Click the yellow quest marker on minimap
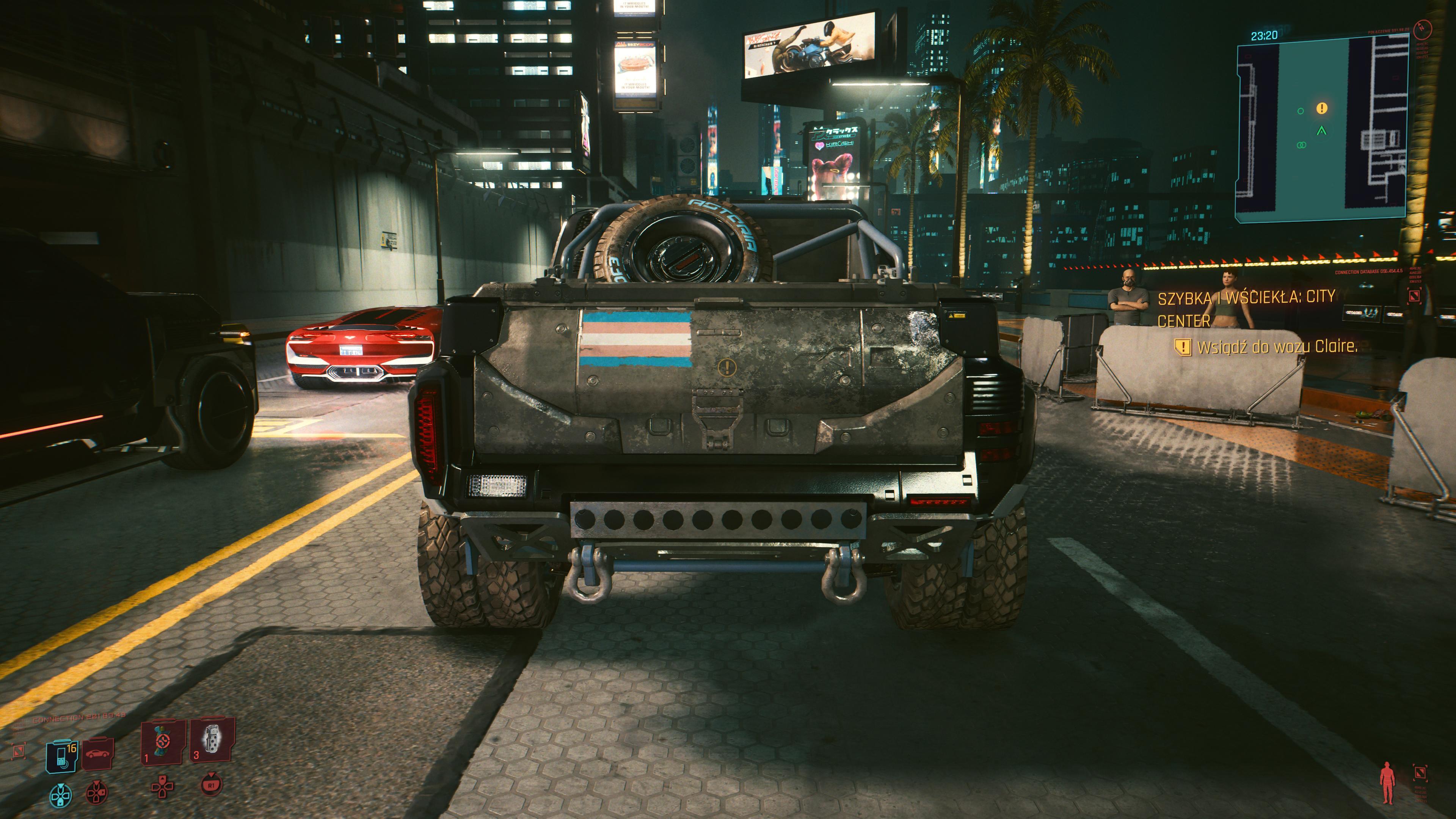Screen dimensions: 1456x819 coord(1321,108)
